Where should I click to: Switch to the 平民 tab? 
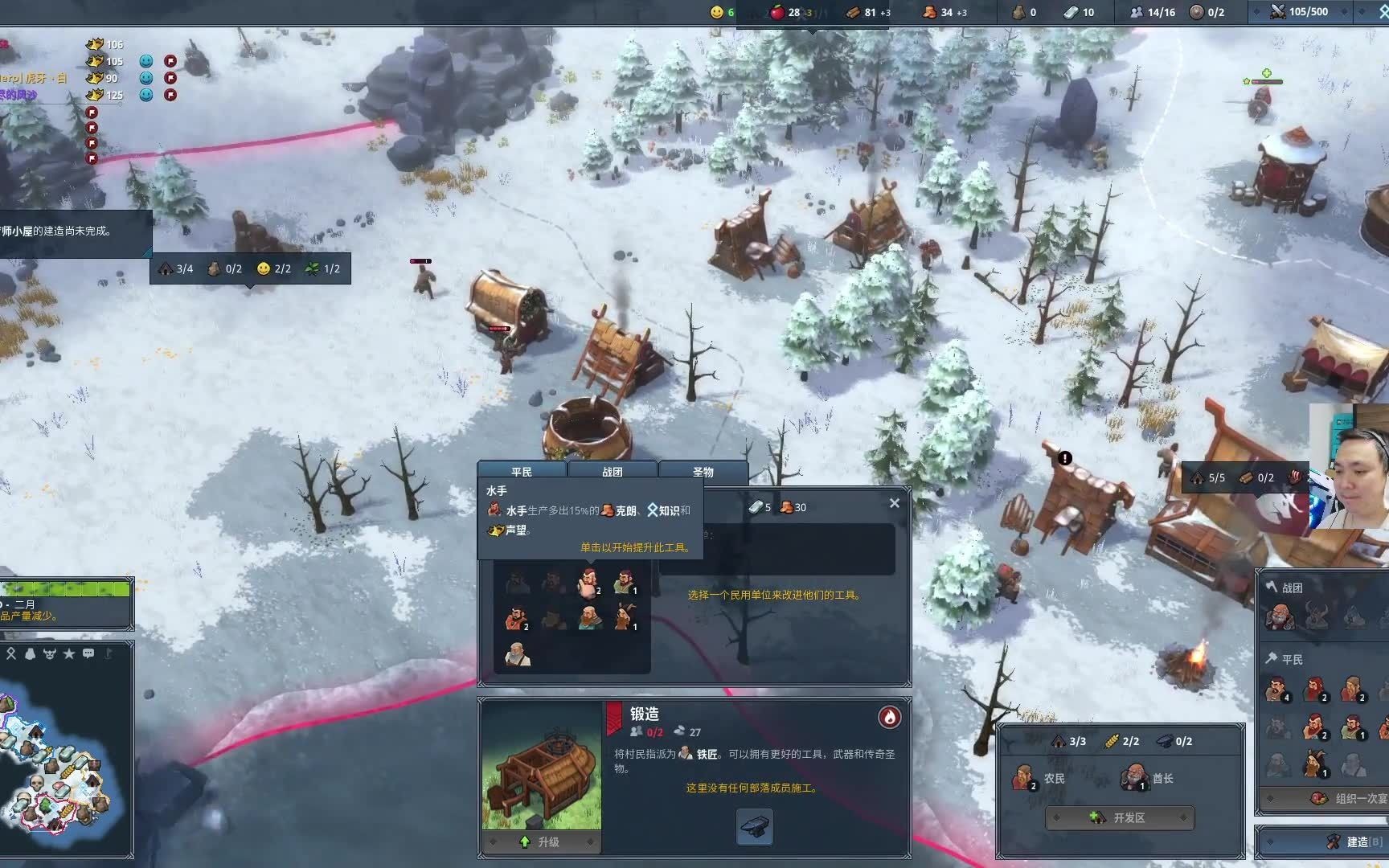coord(522,472)
